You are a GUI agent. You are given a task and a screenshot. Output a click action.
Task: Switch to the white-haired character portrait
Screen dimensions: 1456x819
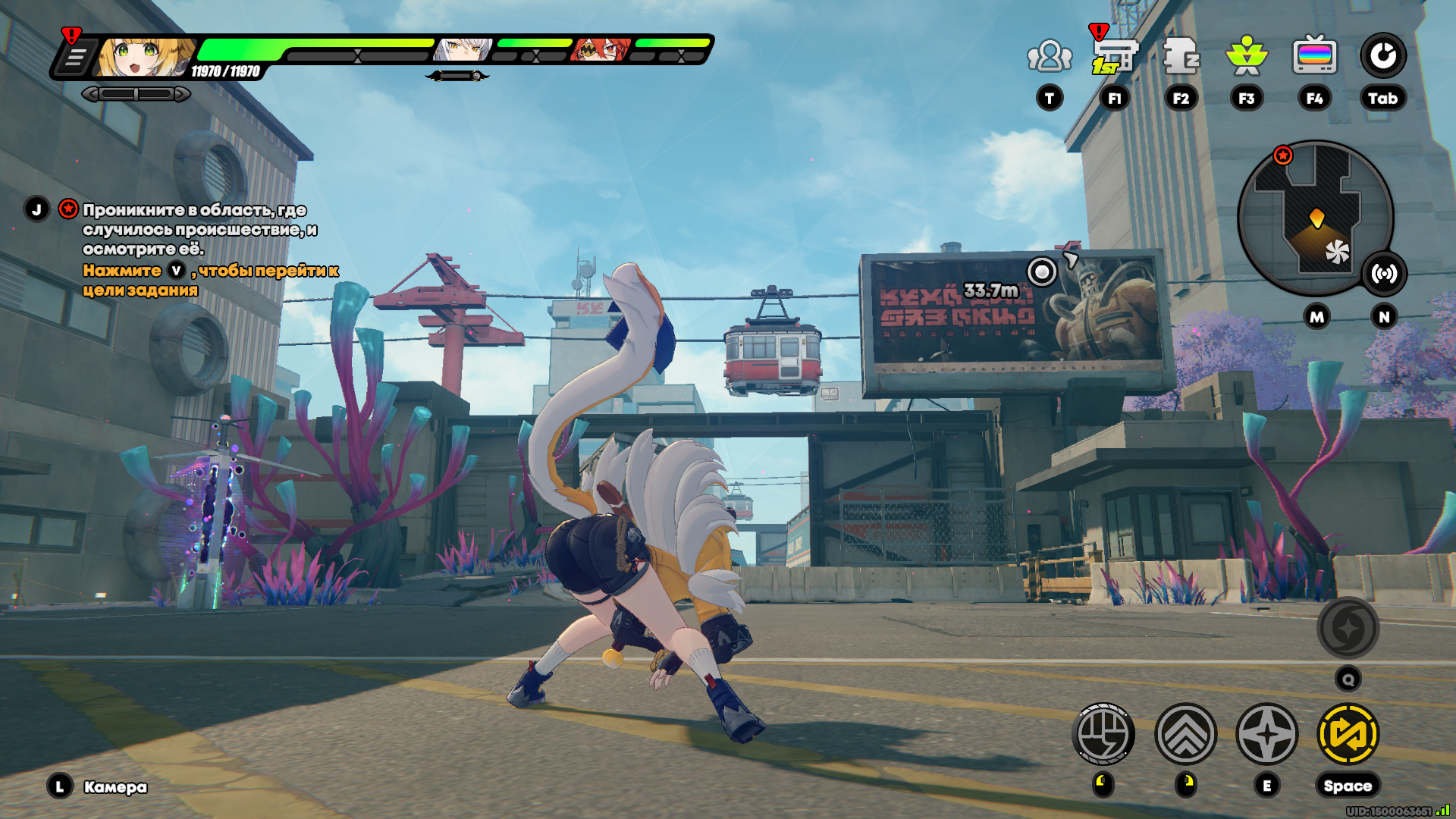click(463, 50)
